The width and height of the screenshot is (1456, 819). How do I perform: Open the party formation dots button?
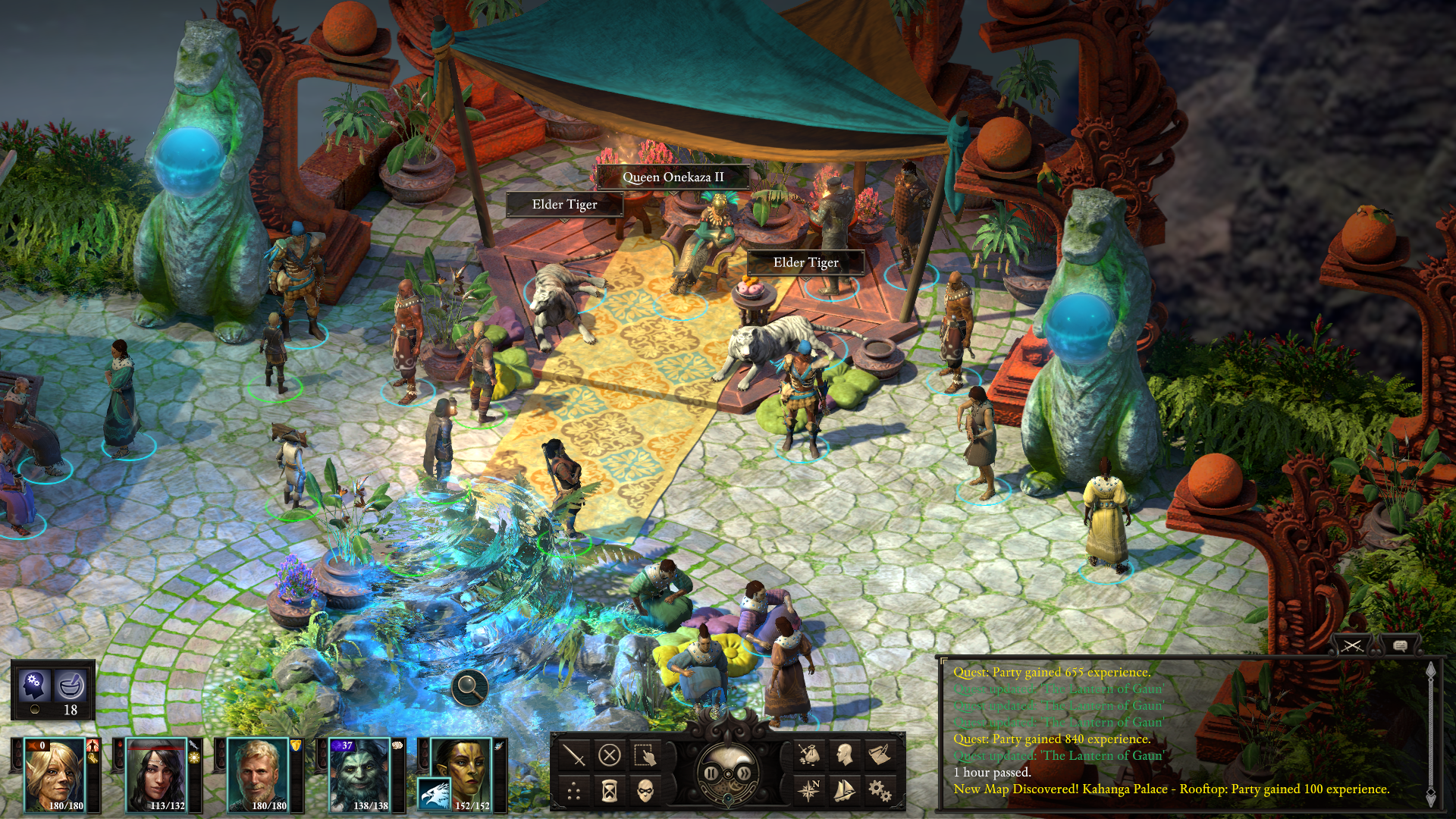pos(574,792)
